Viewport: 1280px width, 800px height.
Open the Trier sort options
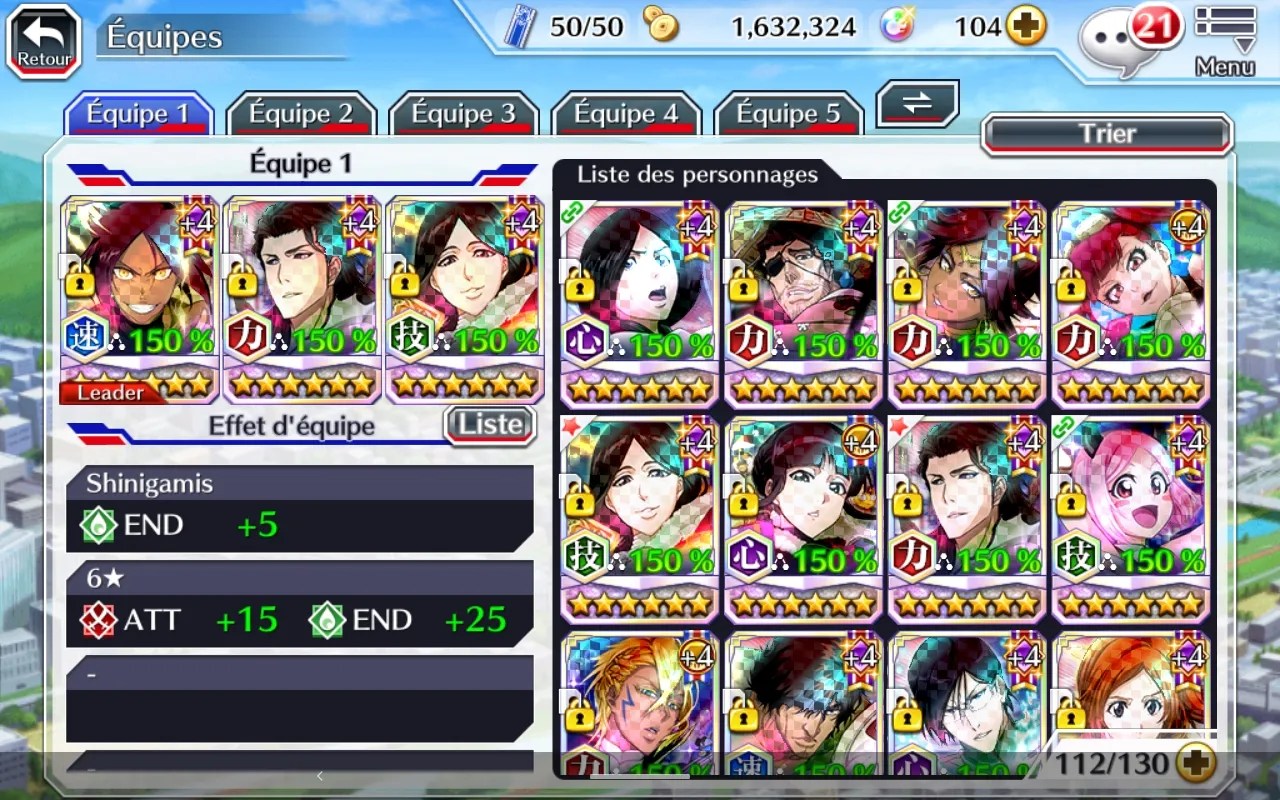(1107, 134)
